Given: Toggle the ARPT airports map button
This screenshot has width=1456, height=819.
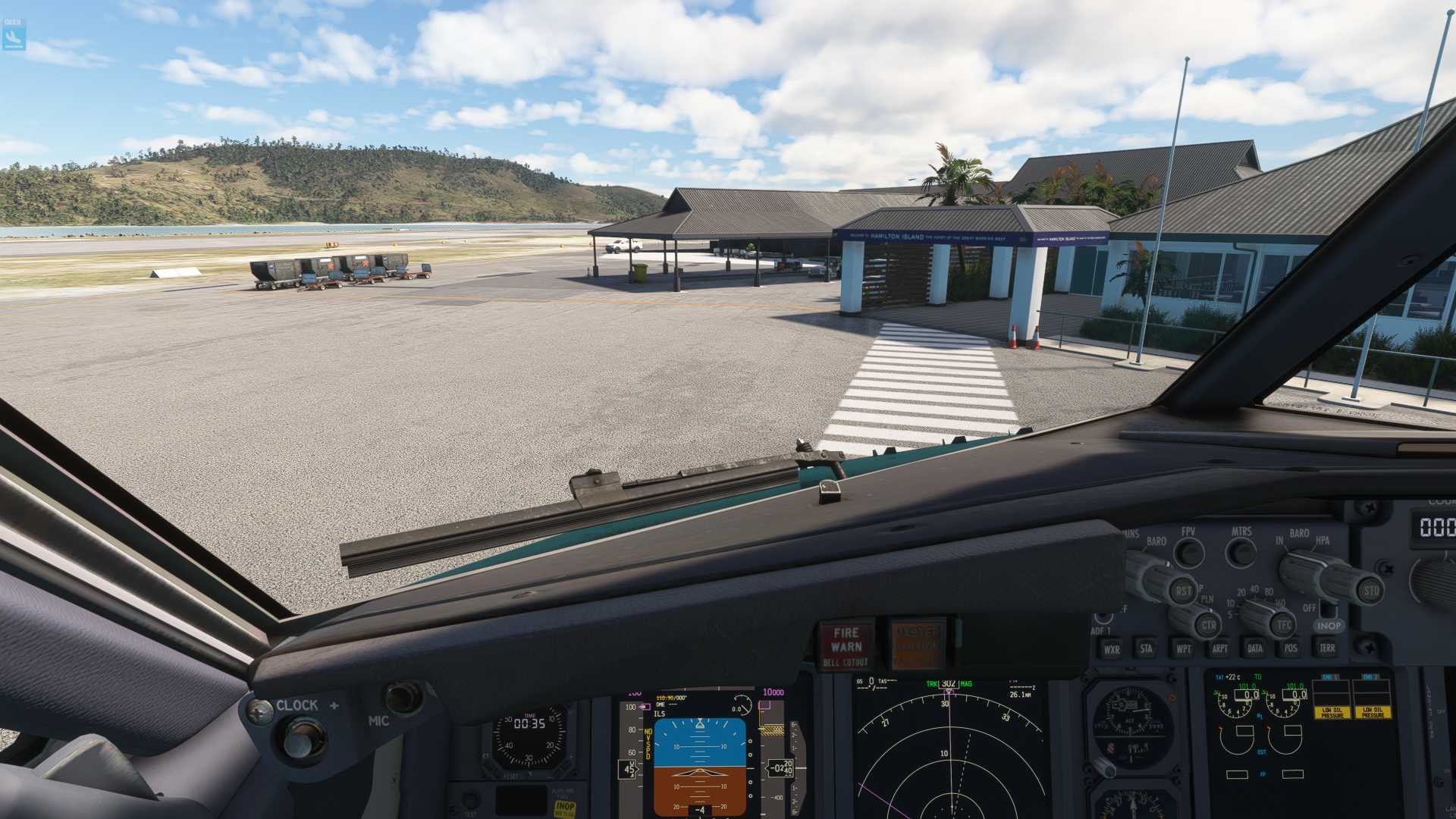Looking at the screenshot, I should (x=1219, y=648).
